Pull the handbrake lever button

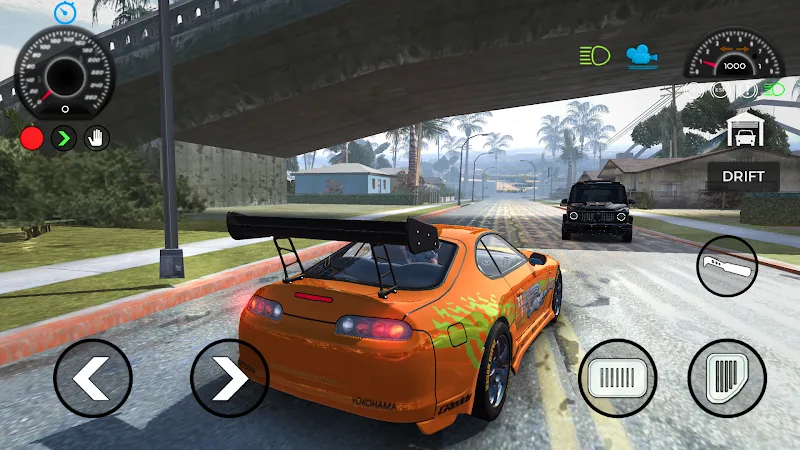pyautogui.click(x=727, y=265)
